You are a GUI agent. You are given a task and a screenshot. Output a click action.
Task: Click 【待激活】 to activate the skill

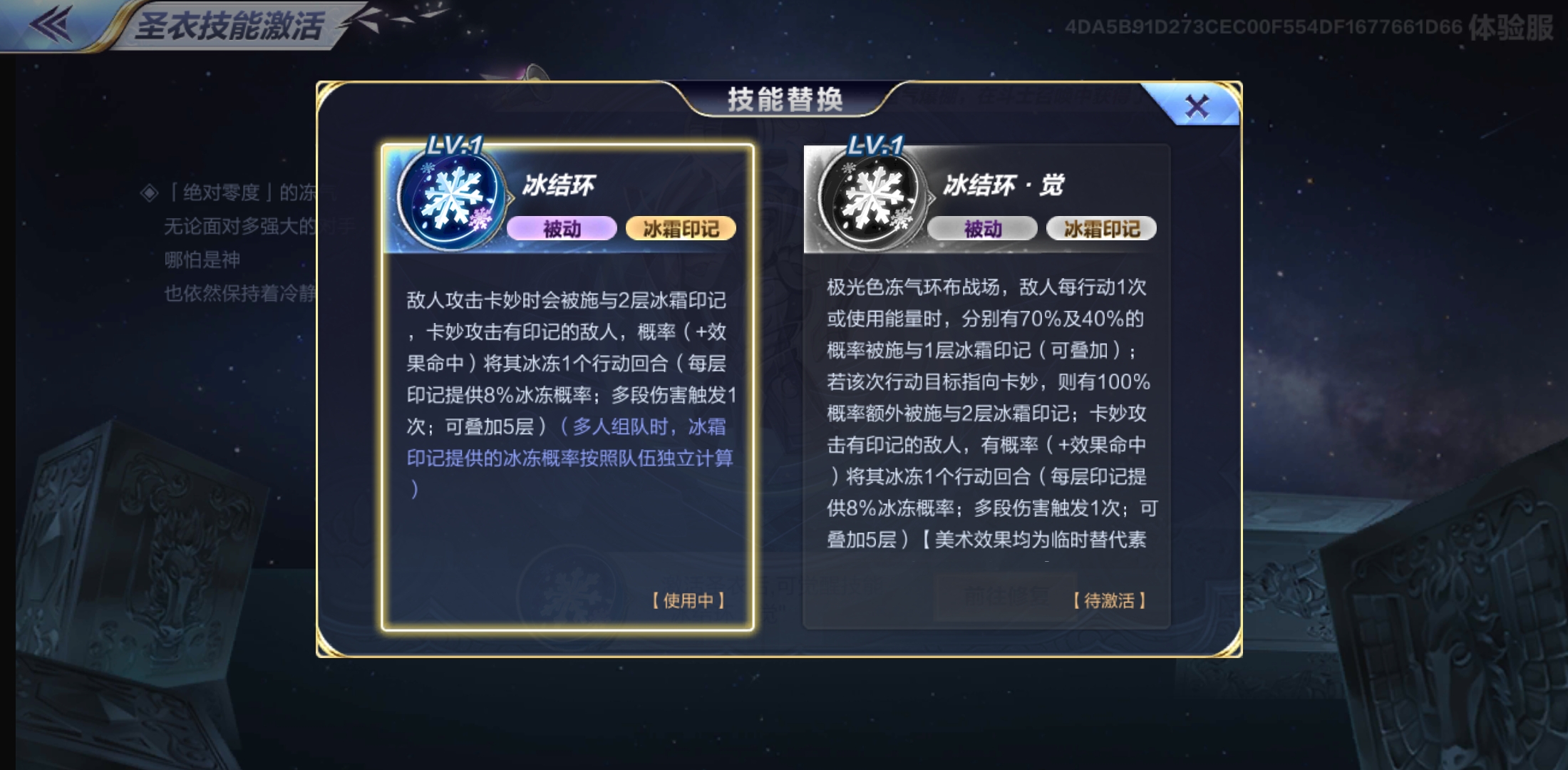point(1109,601)
